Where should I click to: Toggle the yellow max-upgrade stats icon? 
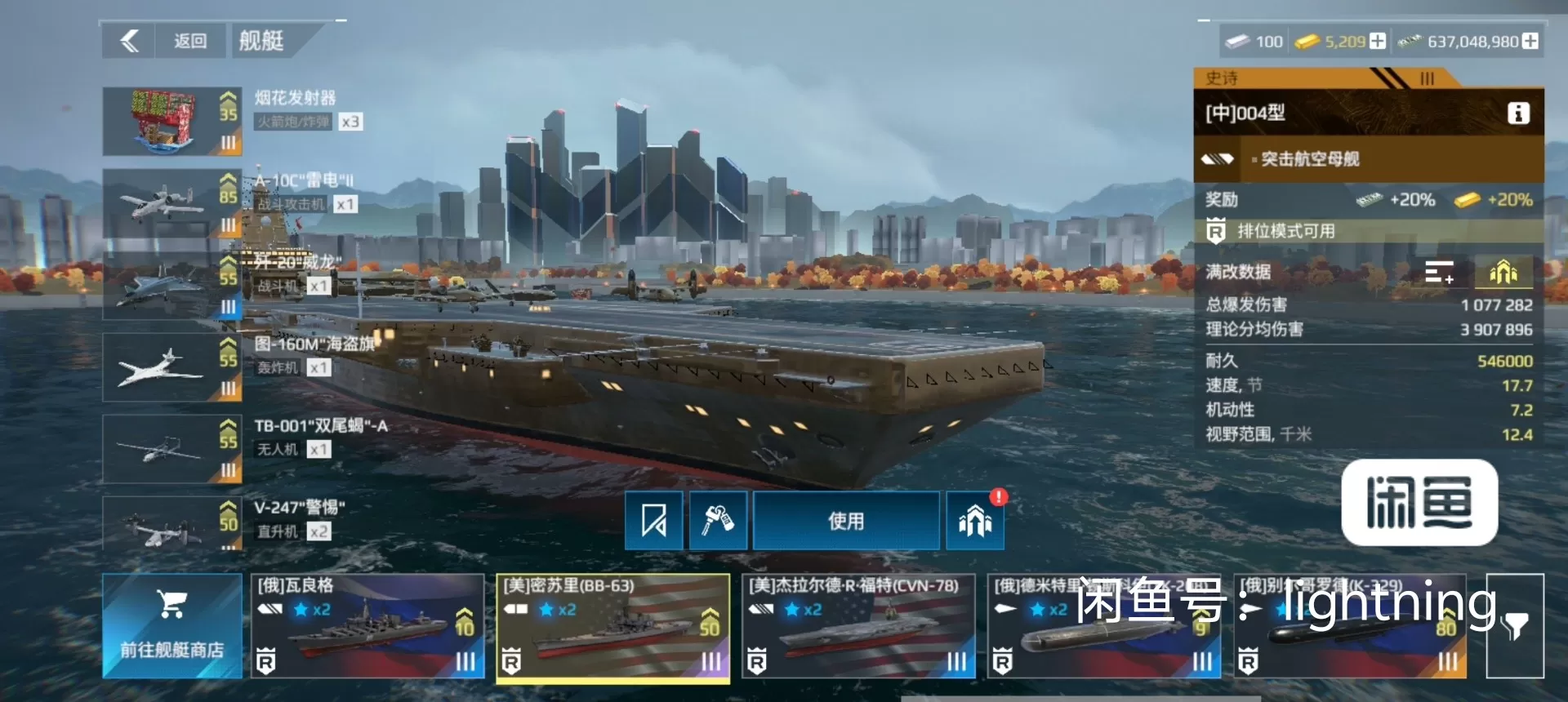[x=1503, y=272]
